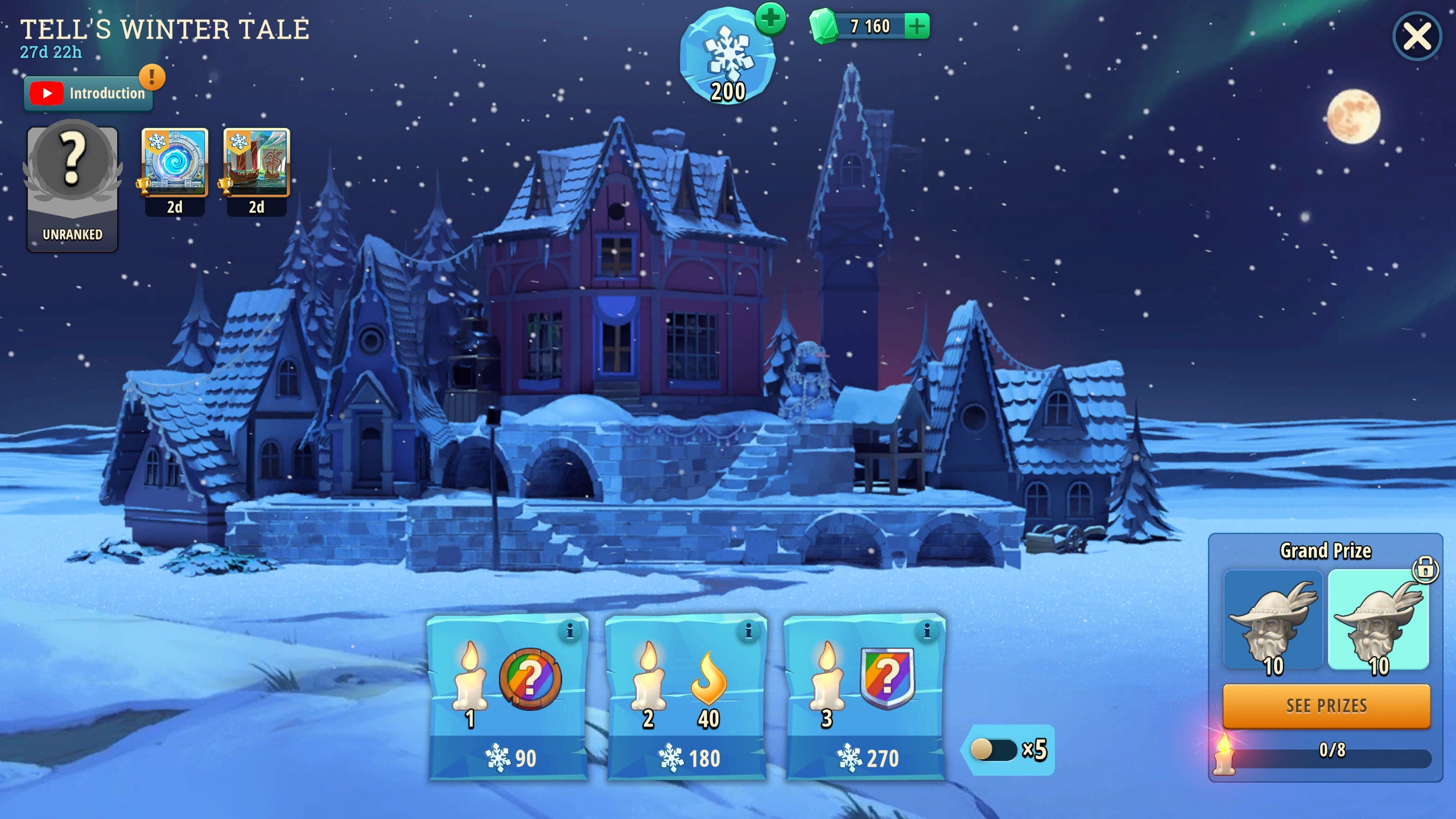
Task: Buy the 90 snowflake candle offer
Action: [x=508, y=756]
